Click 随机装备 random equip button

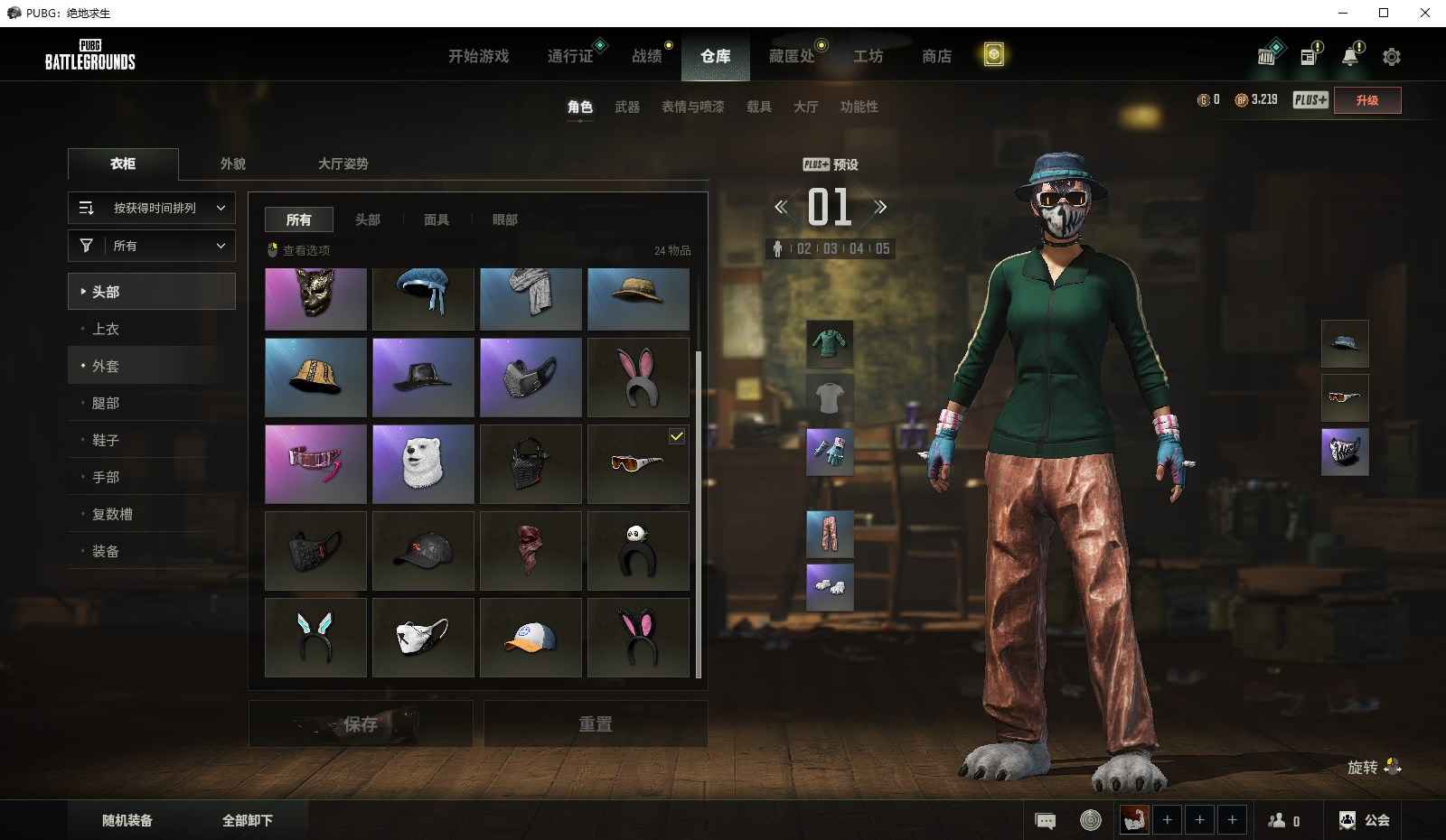point(127,820)
